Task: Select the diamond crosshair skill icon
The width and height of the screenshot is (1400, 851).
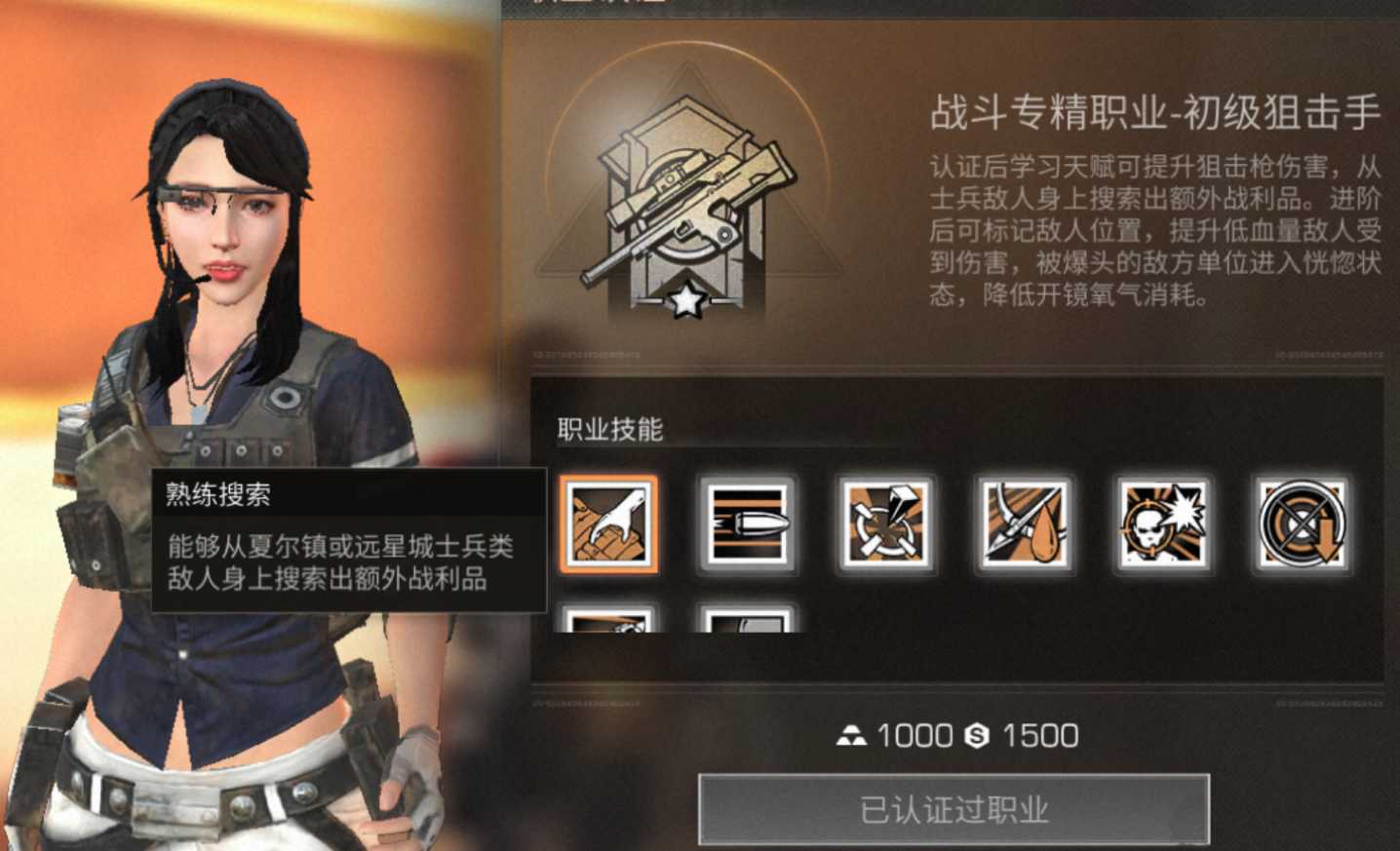Action: [x=885, y=525]
